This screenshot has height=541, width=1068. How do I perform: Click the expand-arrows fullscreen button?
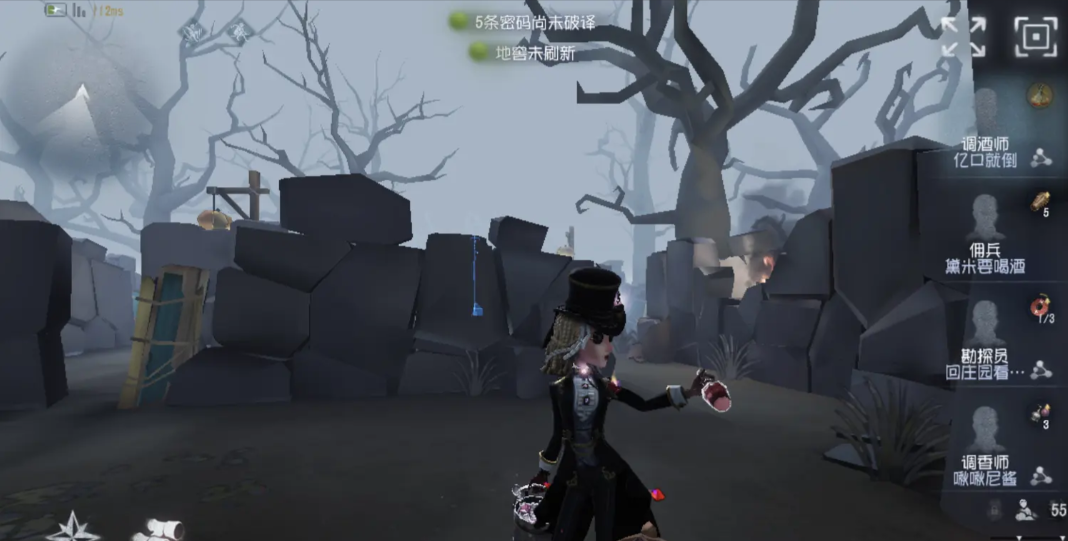(963, 37)
